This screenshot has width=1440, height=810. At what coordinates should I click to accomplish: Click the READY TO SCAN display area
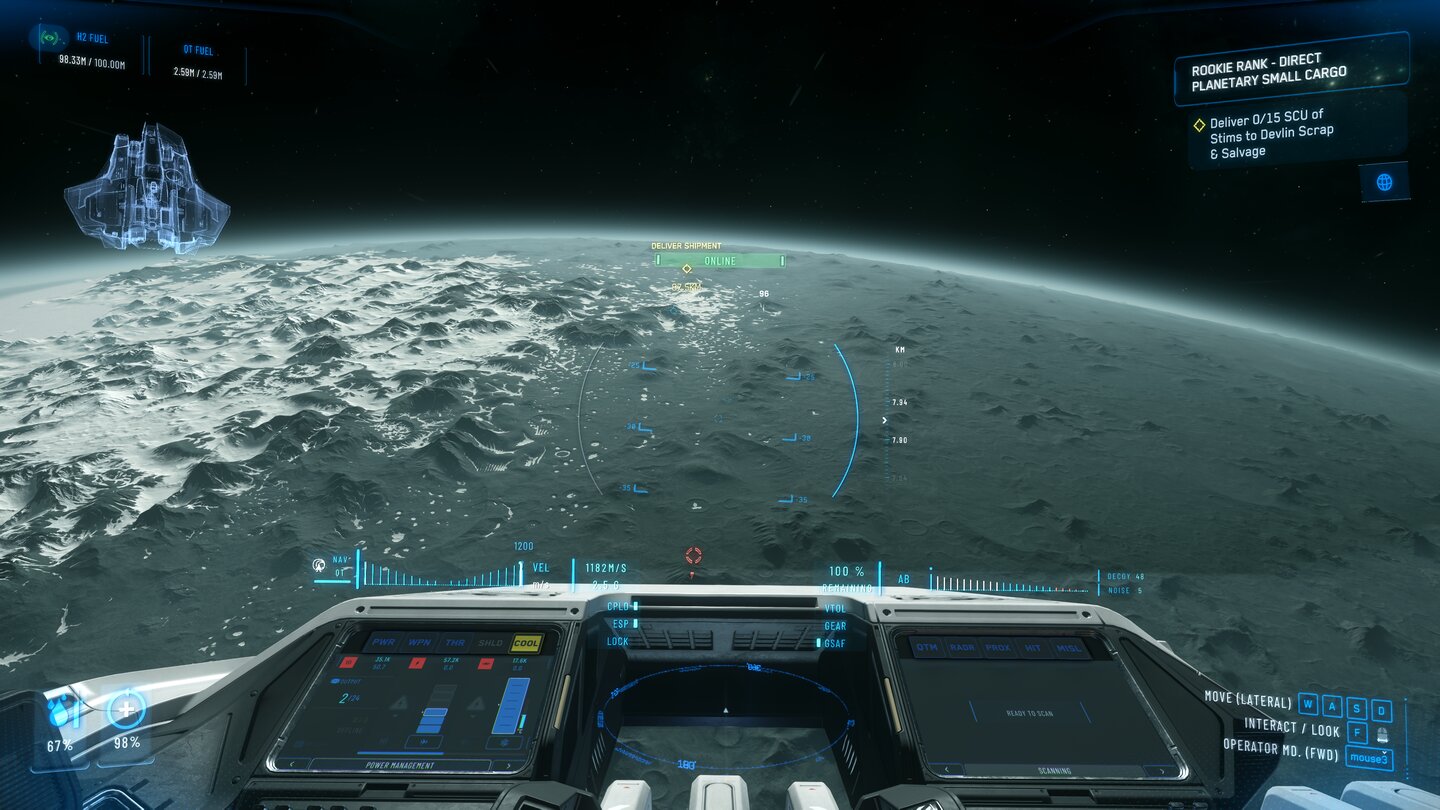pos(1029,713)
